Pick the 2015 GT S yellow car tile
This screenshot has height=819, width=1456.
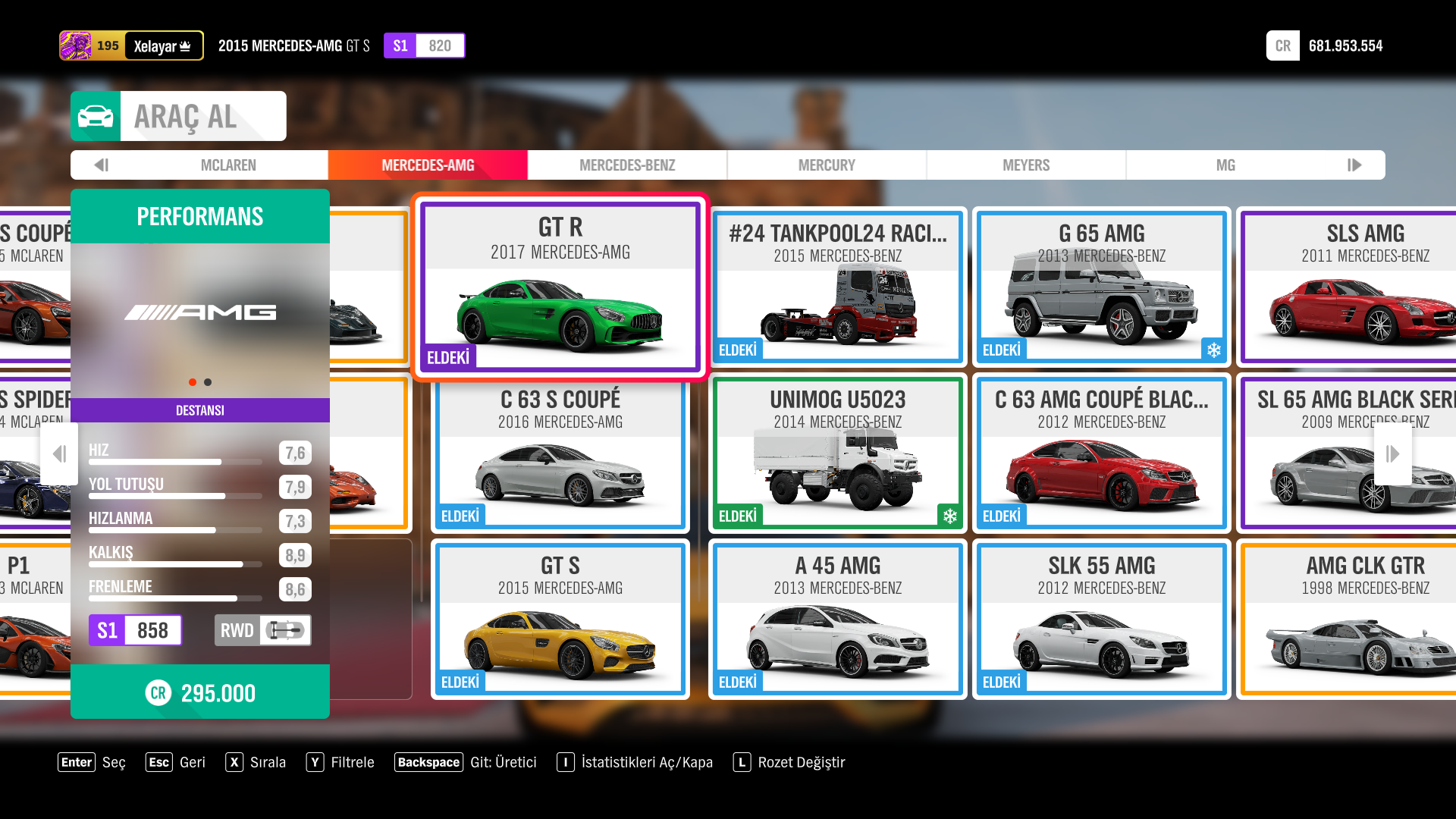click(560, 620)
